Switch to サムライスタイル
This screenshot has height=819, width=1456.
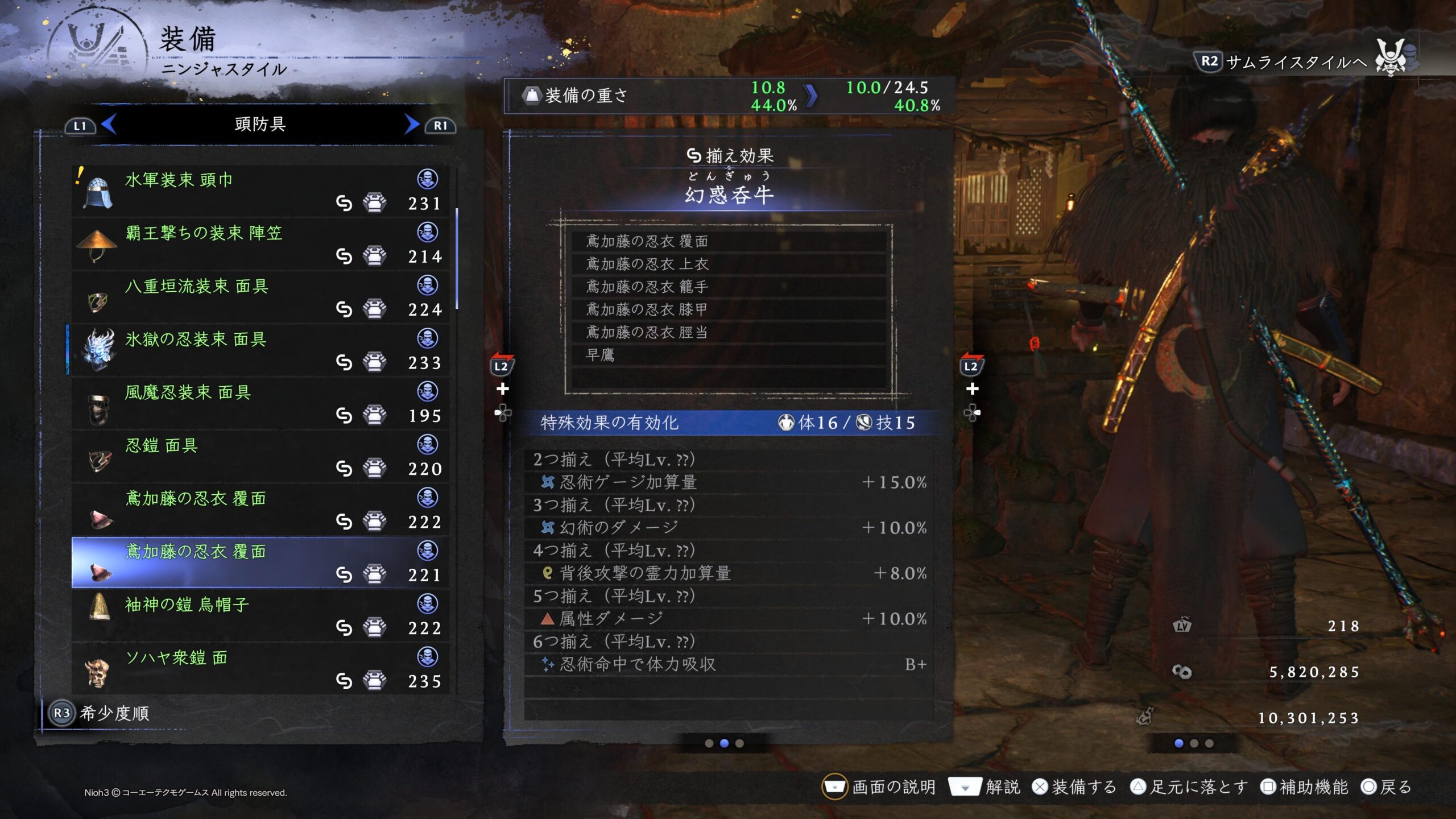(x=1283, y=62)
